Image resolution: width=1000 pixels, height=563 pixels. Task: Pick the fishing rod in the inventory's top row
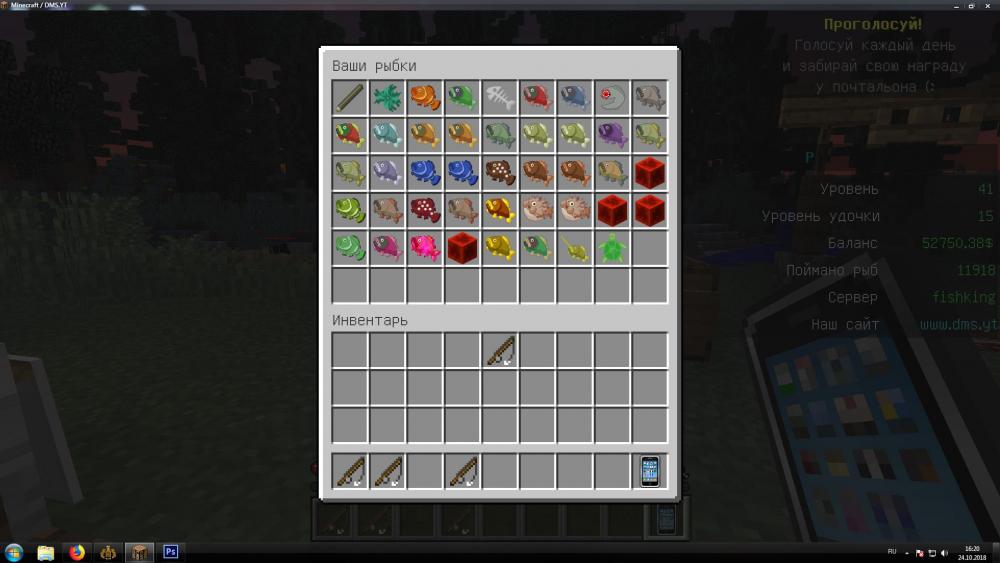coord(500,350)
